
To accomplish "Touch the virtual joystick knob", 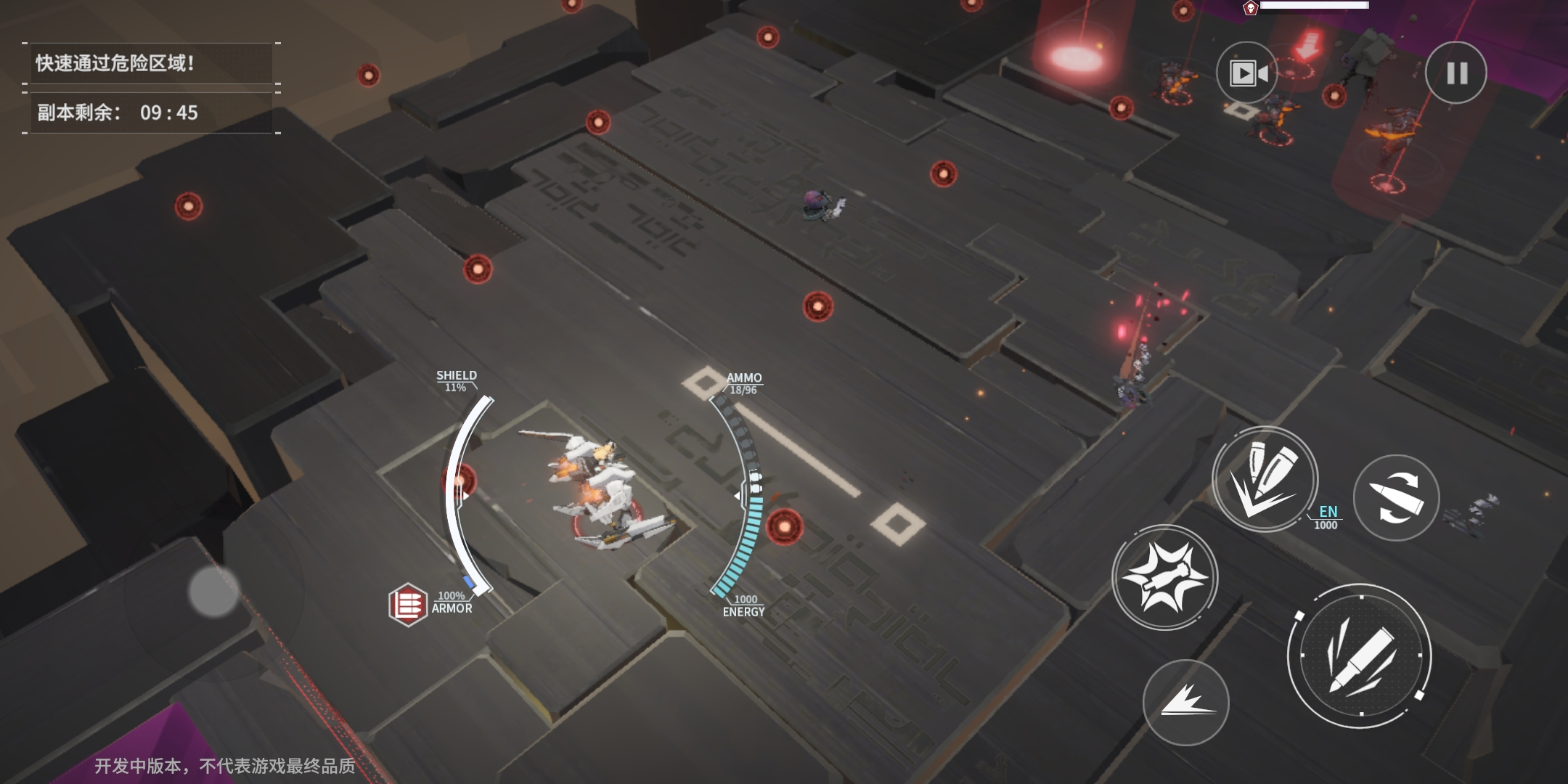I will (213, 592).
